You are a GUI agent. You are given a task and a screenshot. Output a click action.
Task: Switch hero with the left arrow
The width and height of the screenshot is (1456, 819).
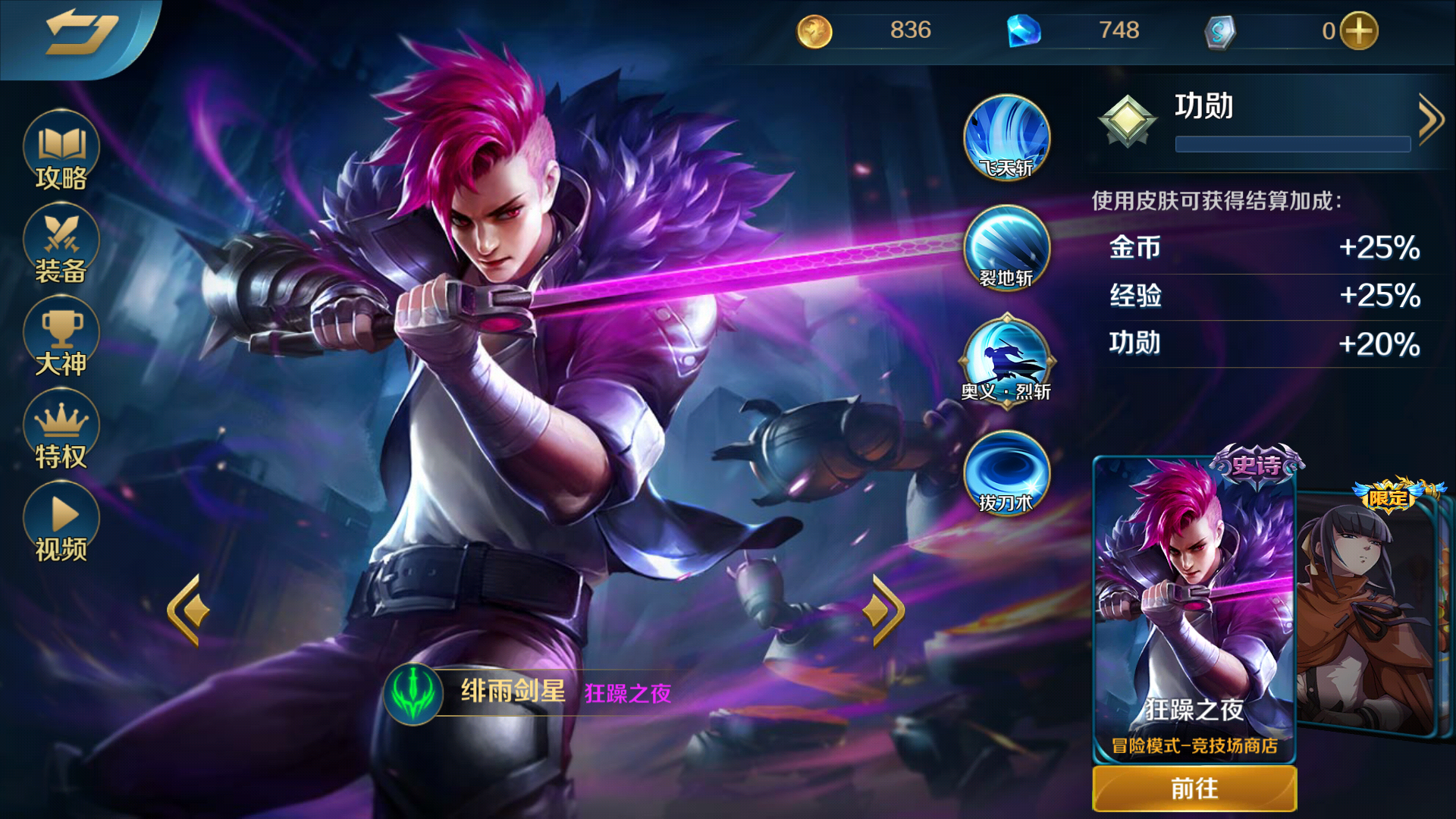(185, 607)
